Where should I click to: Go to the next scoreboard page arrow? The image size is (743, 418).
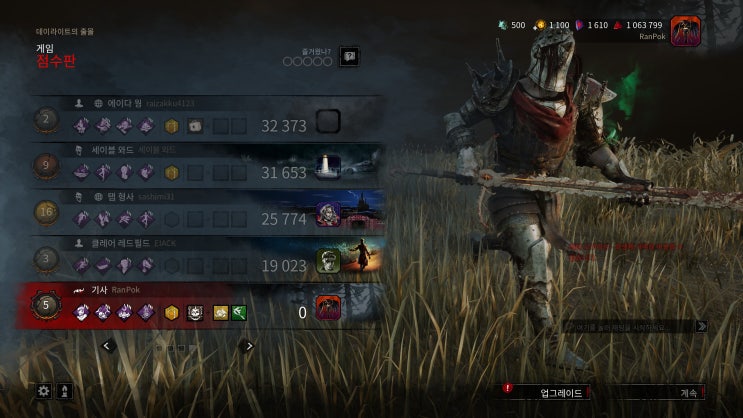[x=249, y=346]
